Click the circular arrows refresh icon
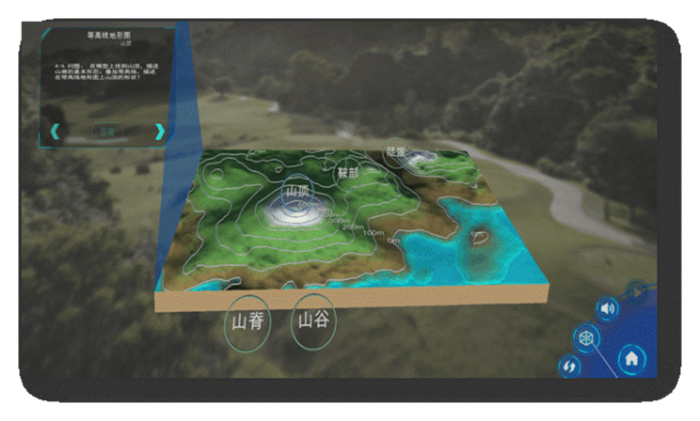This screenshot has width=700, height=421. pyautogui.click(x=570, y=367)
